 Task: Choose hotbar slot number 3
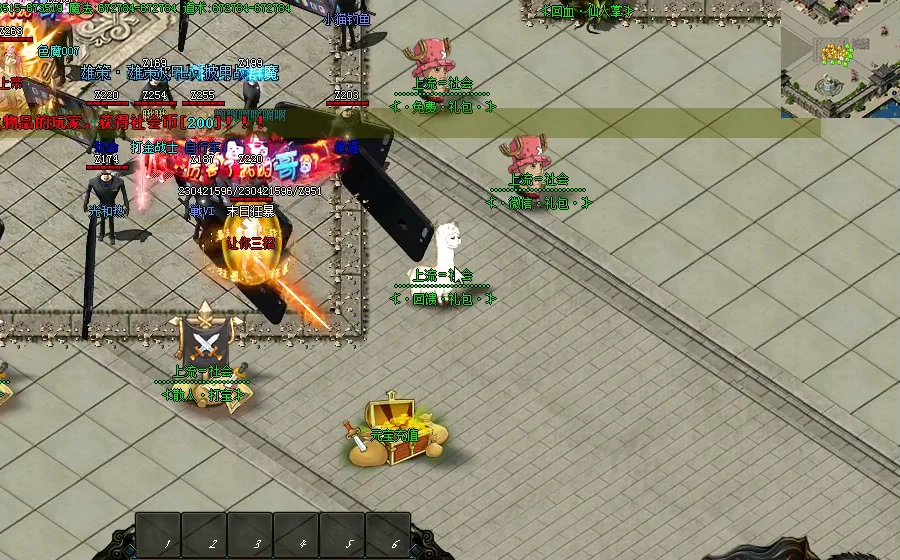pos(250,535)
